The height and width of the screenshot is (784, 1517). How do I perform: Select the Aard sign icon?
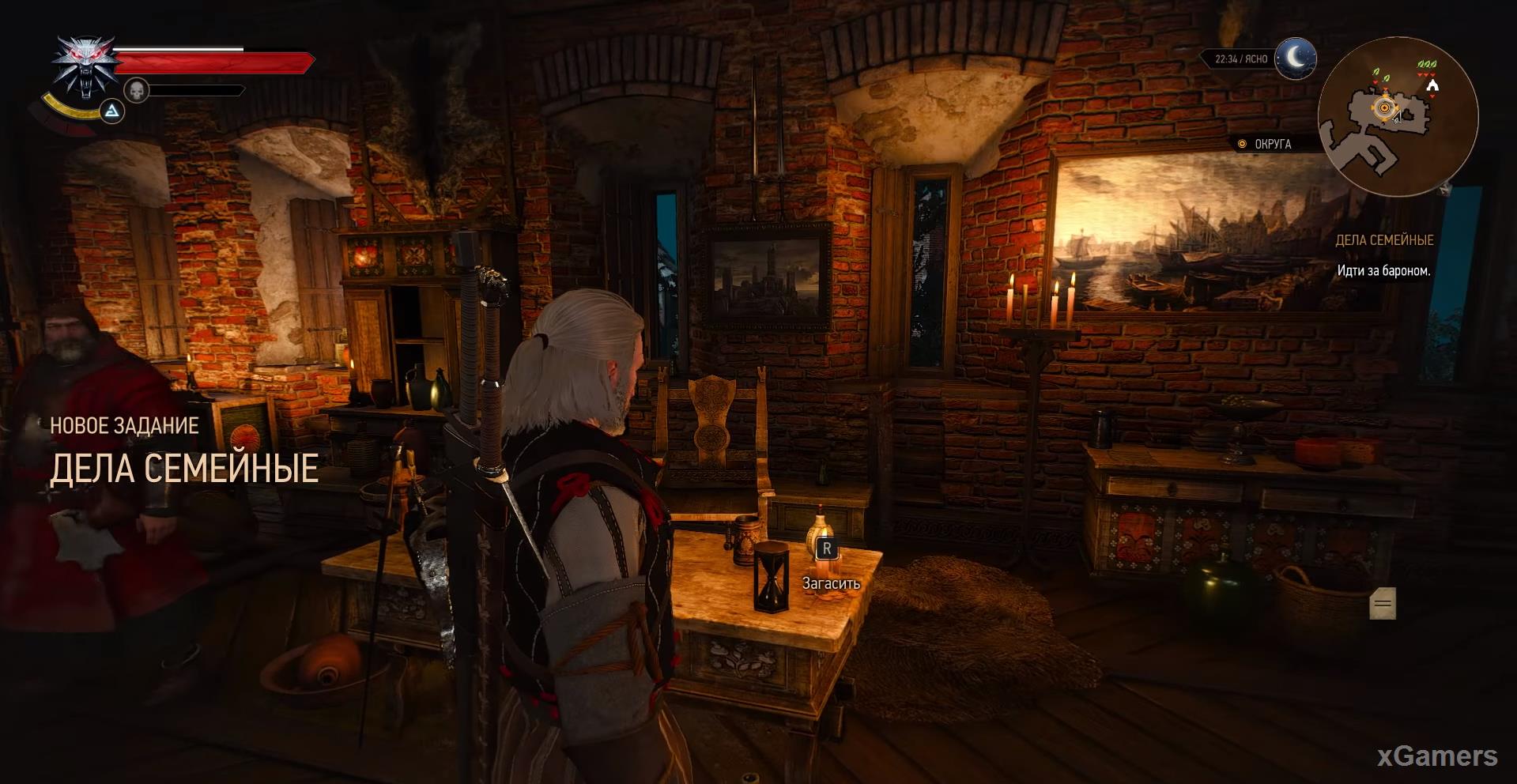click(112, 111)
